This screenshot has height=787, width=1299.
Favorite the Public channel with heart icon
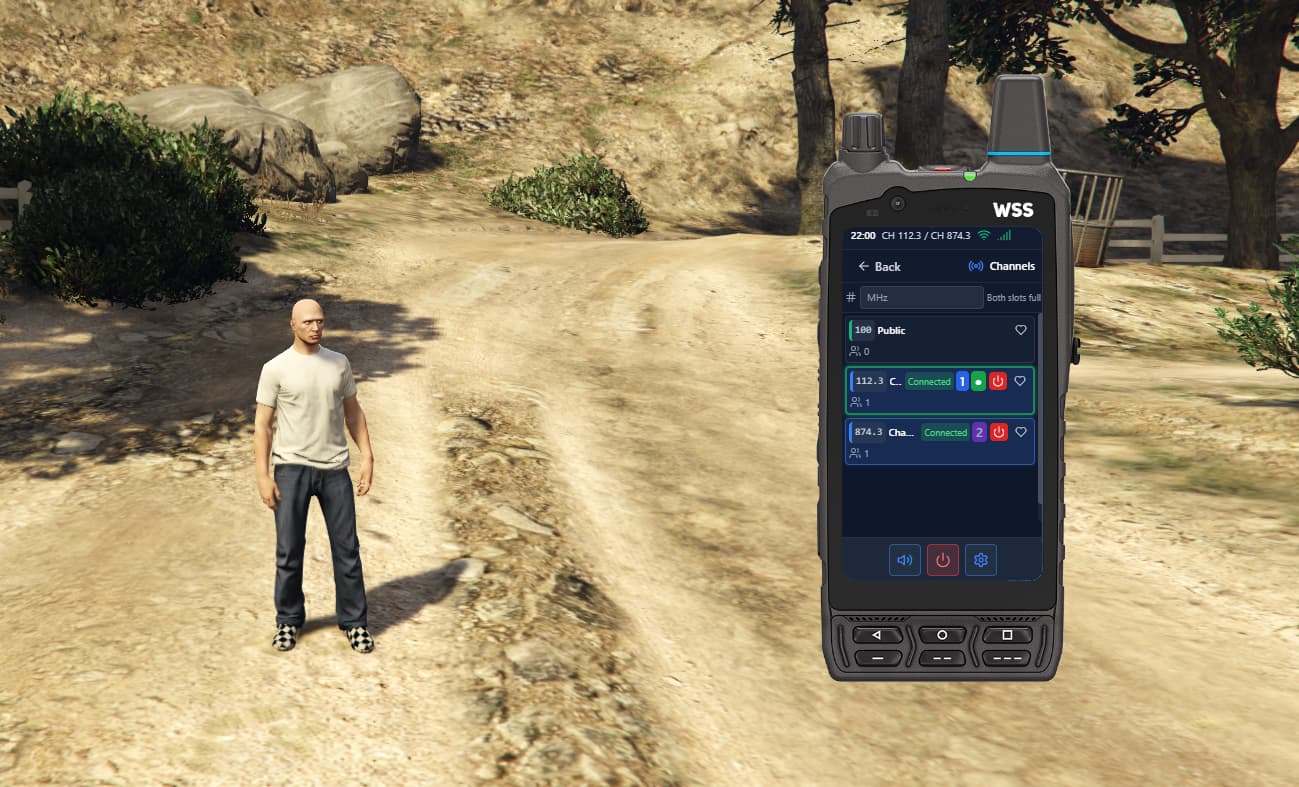[1021, 330]
